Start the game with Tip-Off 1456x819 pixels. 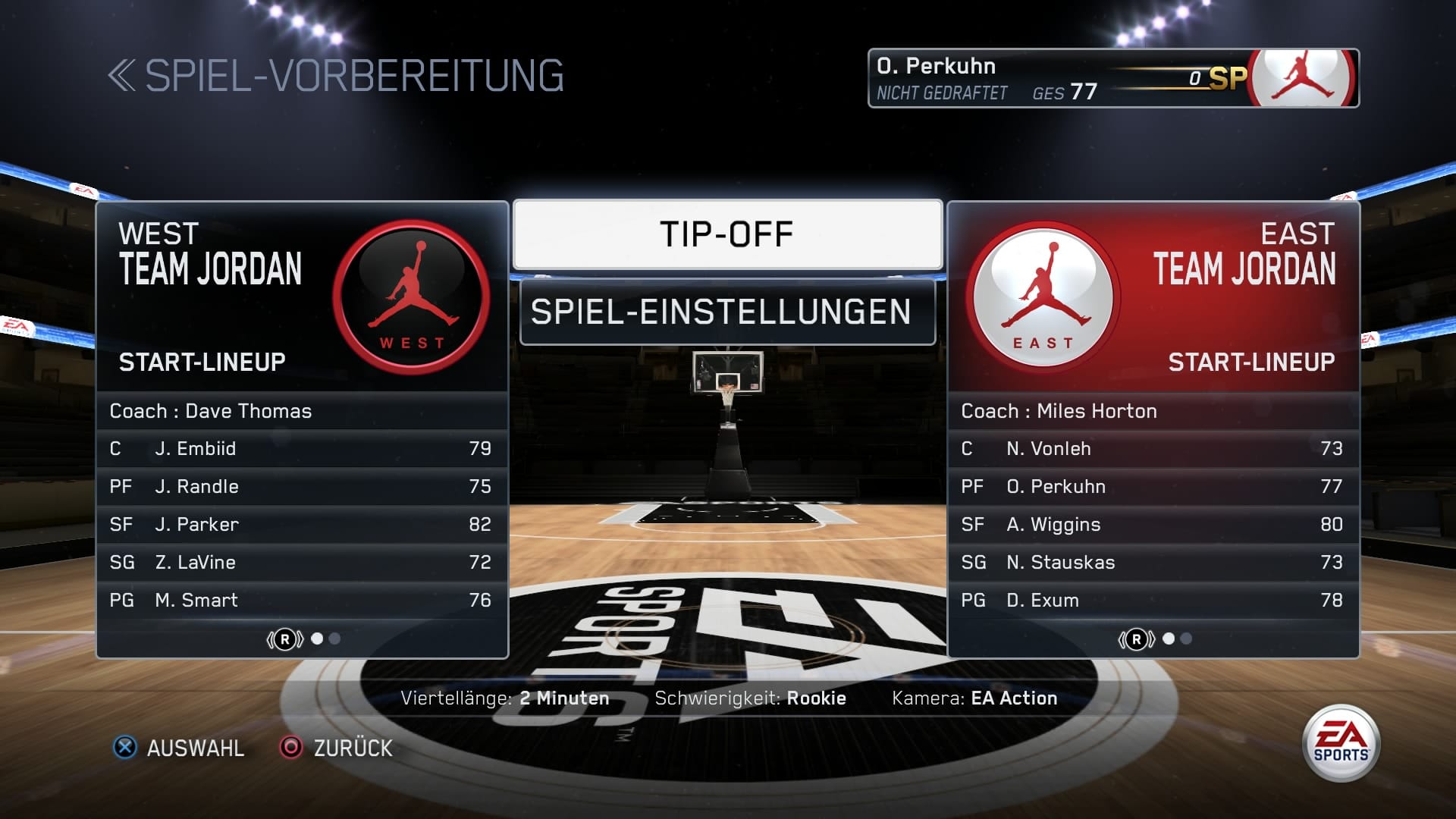click(x=727, y=234)
